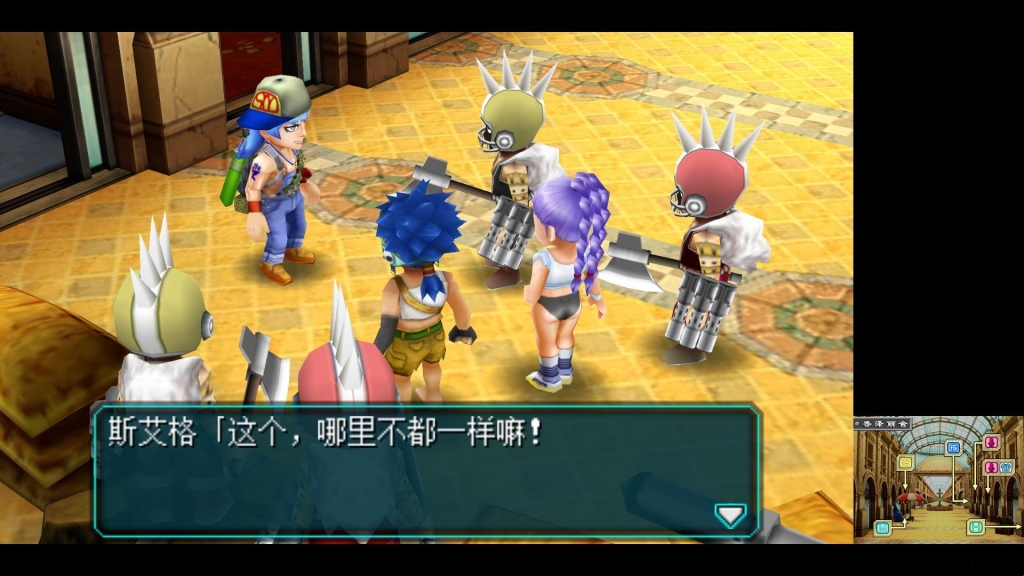Click the green H marker on map
Screen dimensions: 1024x576
(975, 527)
